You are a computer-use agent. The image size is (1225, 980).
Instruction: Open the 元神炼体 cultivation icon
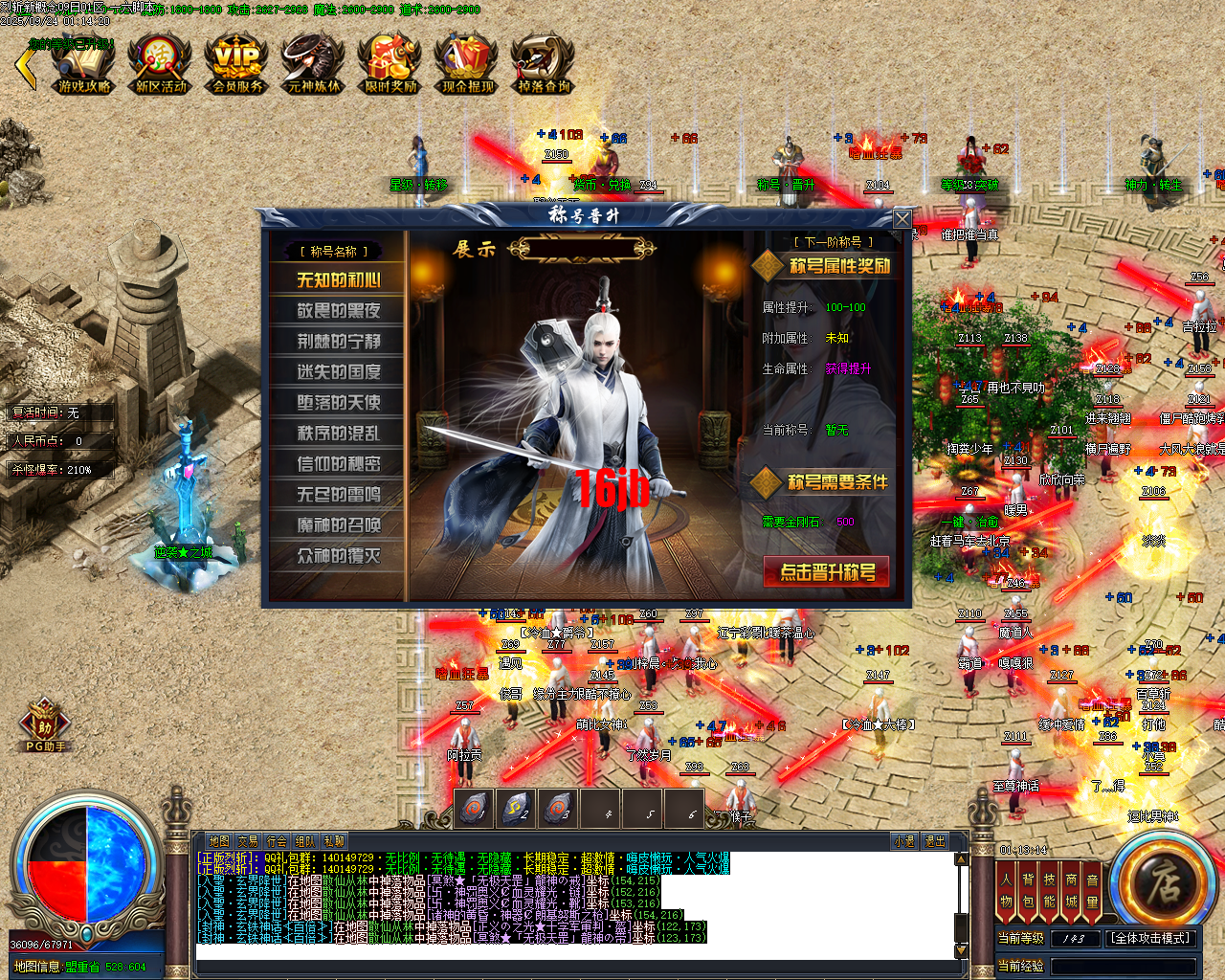[x=311, y=65]
